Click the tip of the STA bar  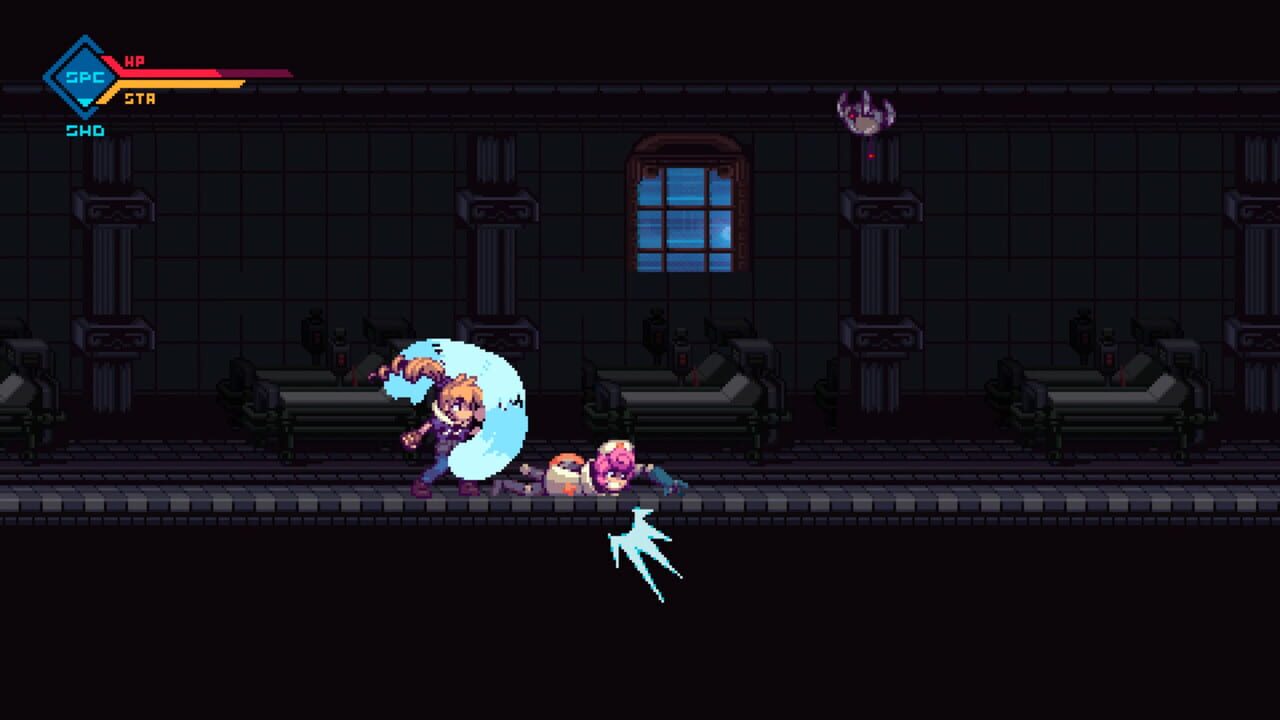242,84
